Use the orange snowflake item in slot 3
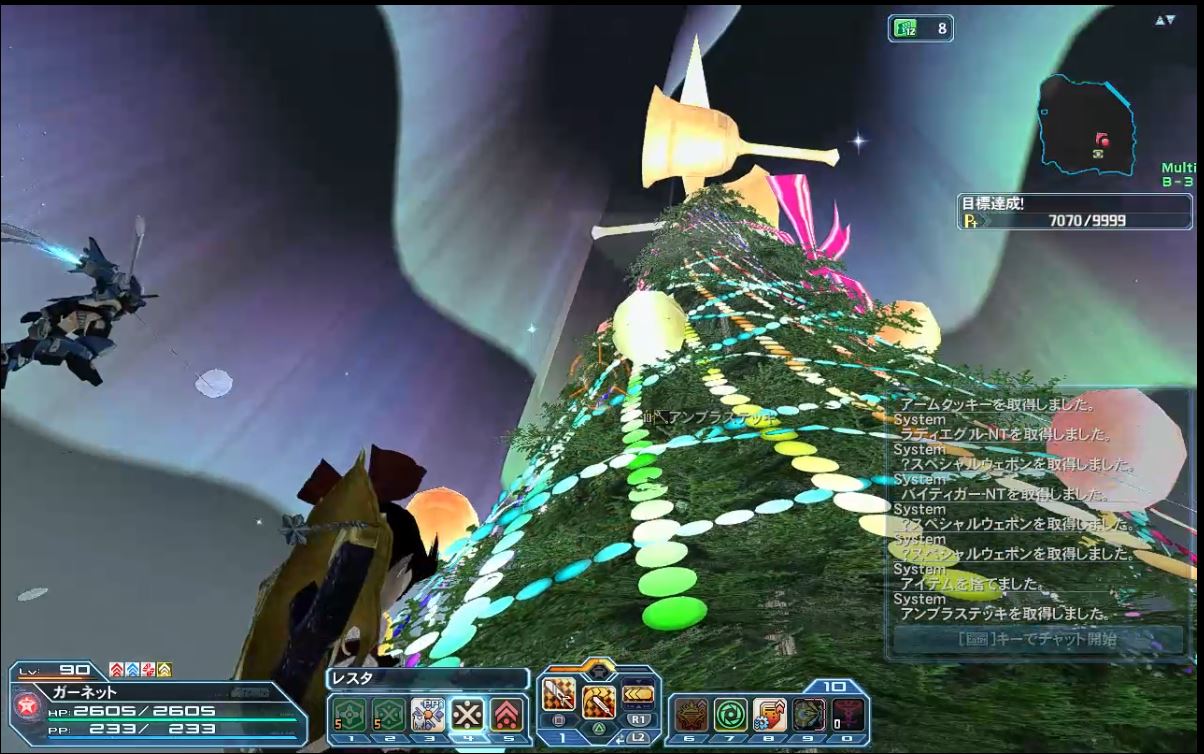This screenshot has height=754, width=1204. tap(428, 714)
